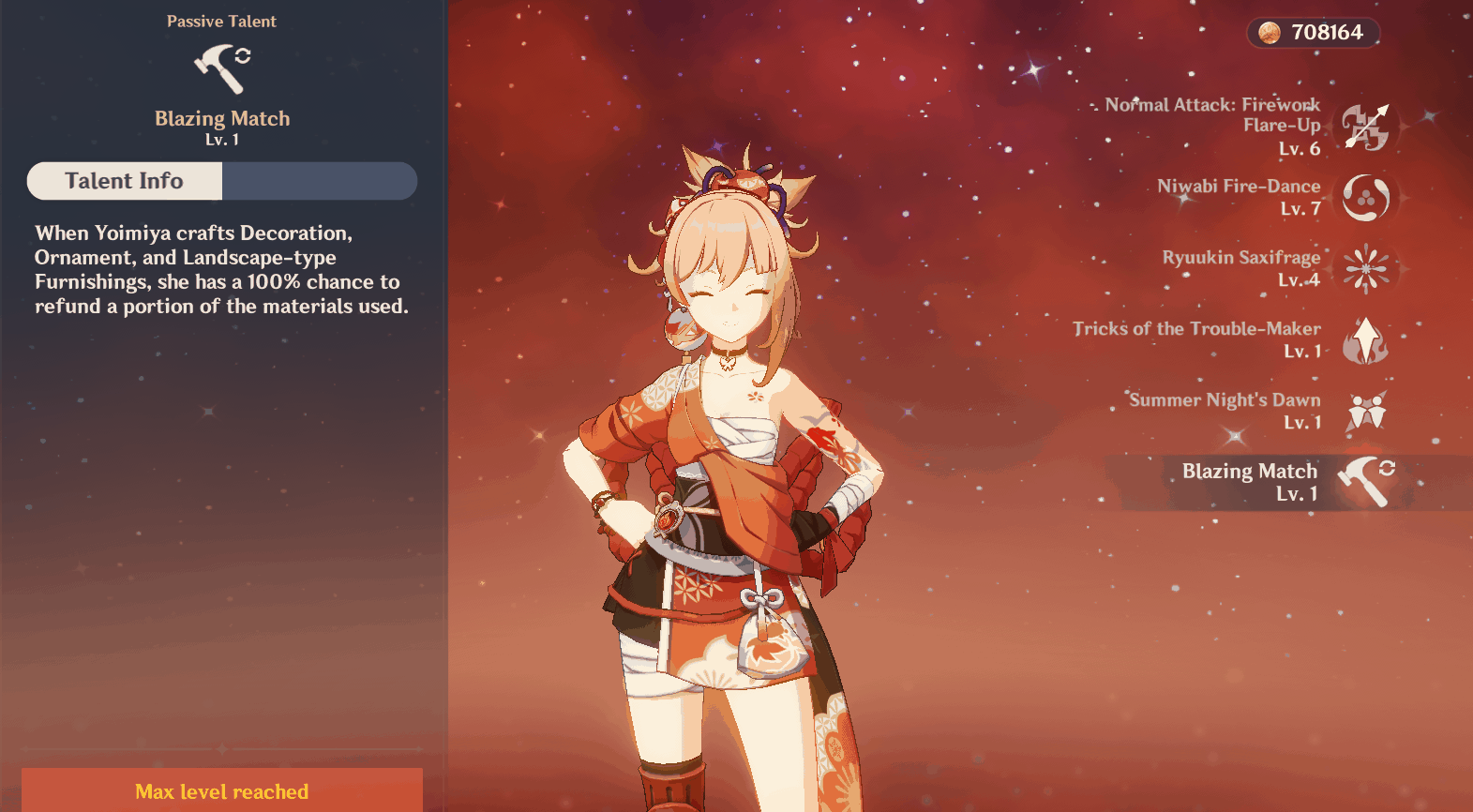Open the Niwabi Fire-Dance skill icon

point(1364,198)
